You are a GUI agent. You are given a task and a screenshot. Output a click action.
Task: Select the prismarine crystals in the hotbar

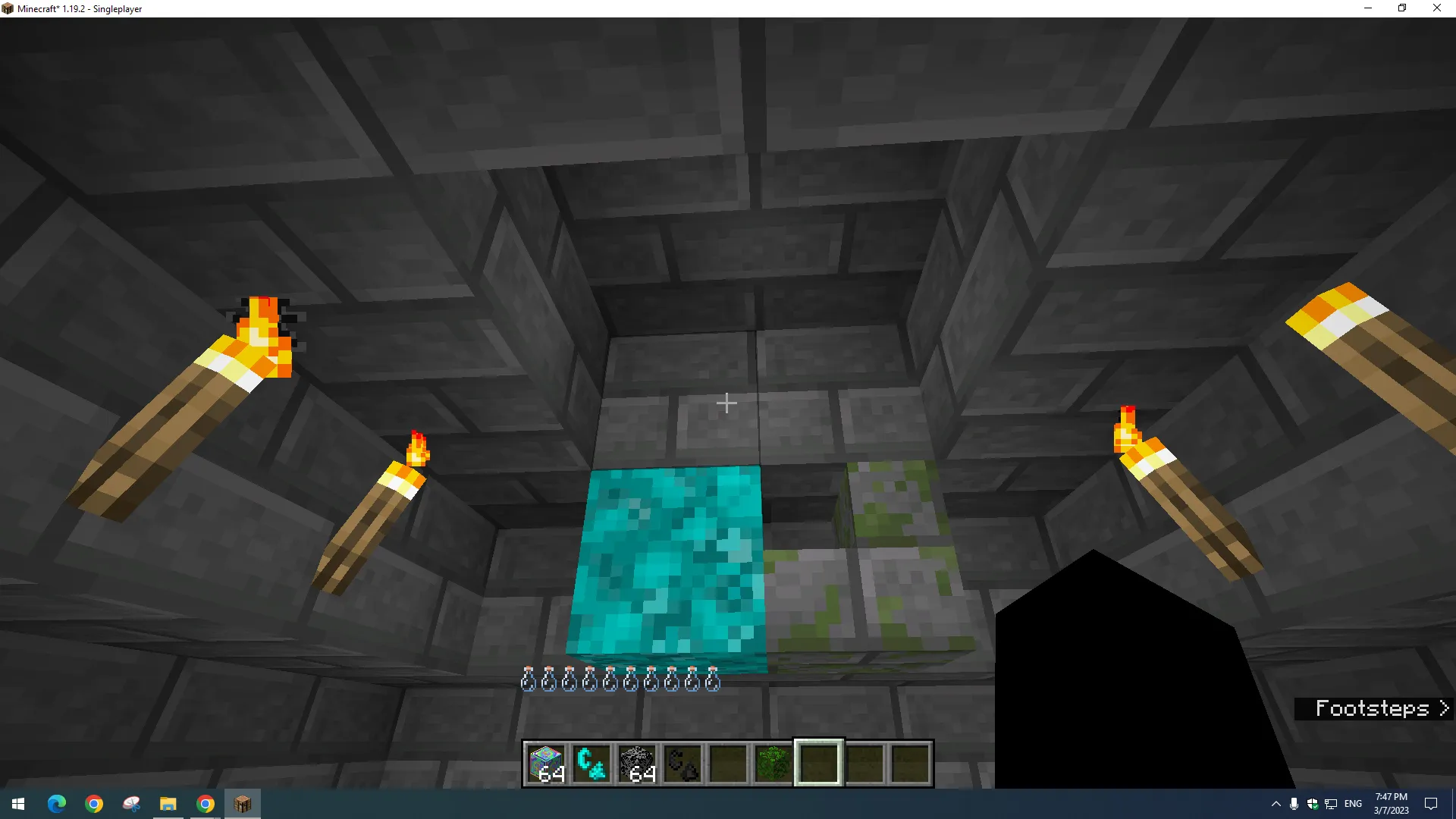coord(591,762)
